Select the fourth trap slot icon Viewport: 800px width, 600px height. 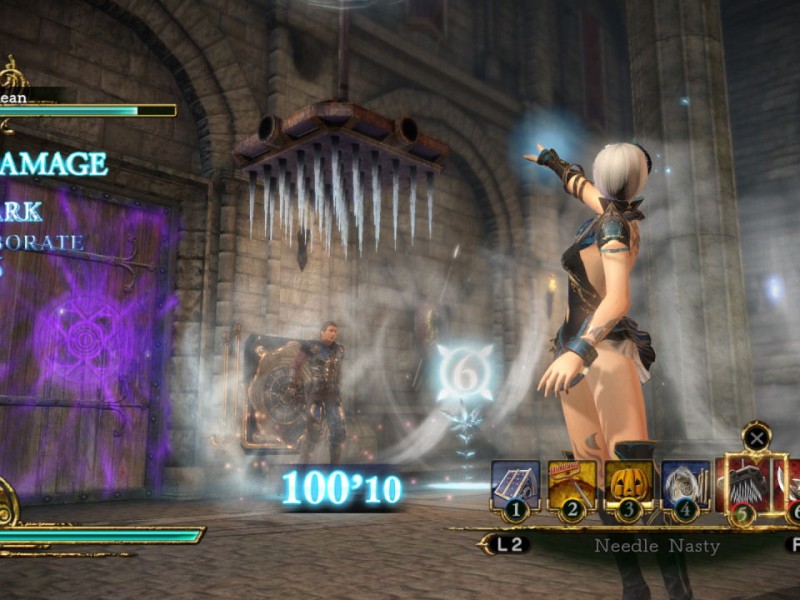[685, 484]
